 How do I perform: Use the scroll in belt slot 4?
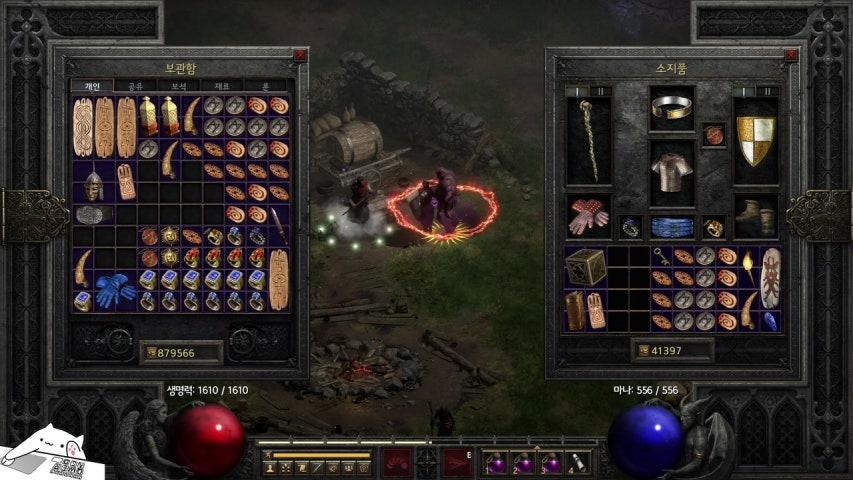click(x=577, y=463)
